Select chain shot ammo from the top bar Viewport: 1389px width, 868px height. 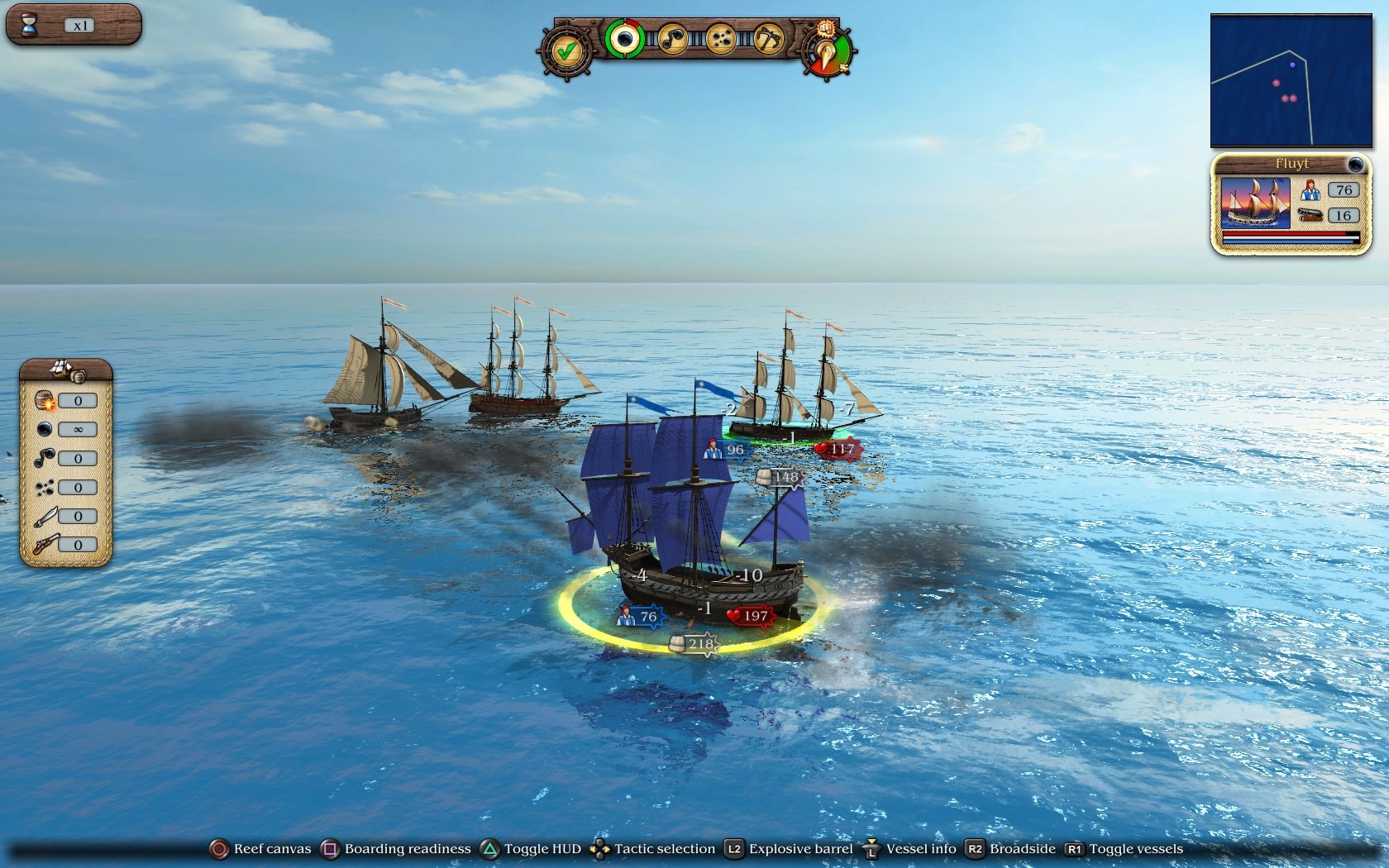(674, 38)
